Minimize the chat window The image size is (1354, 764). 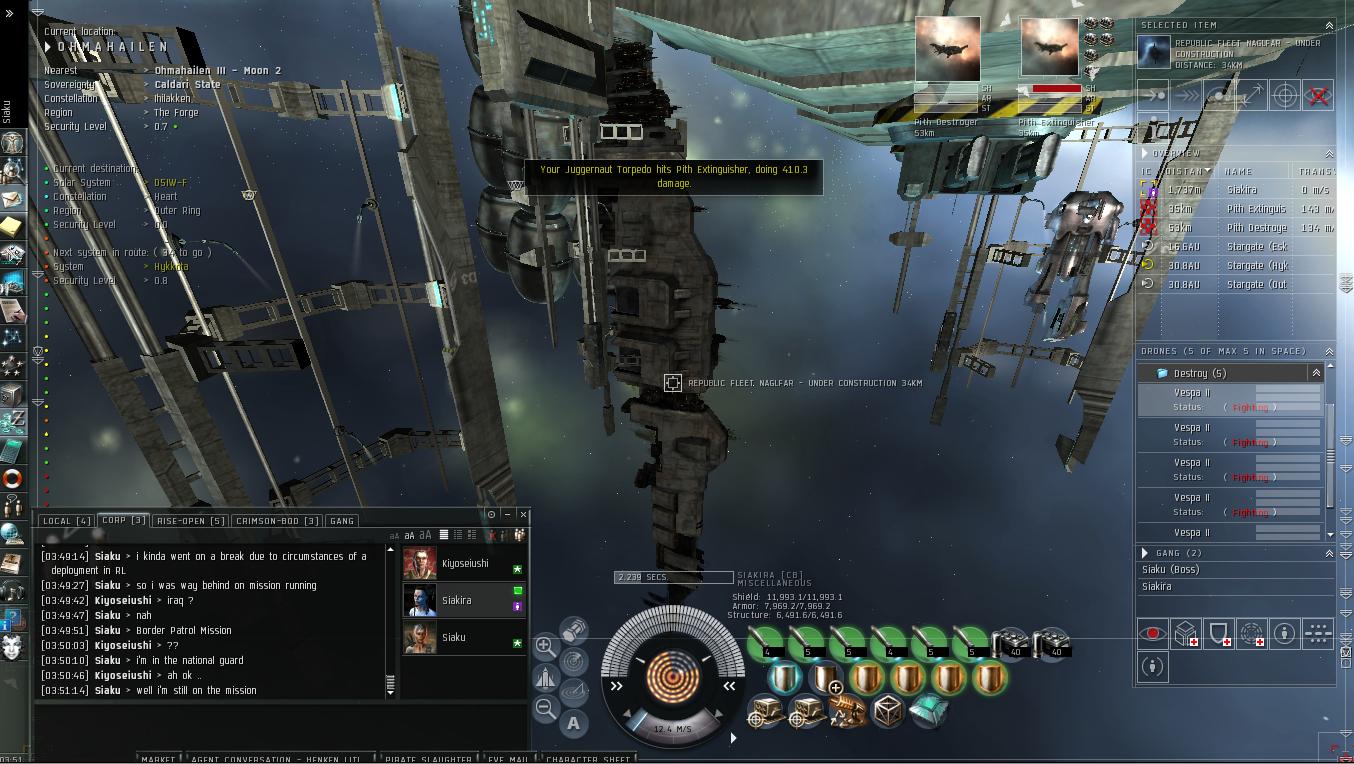coord(507,514)
